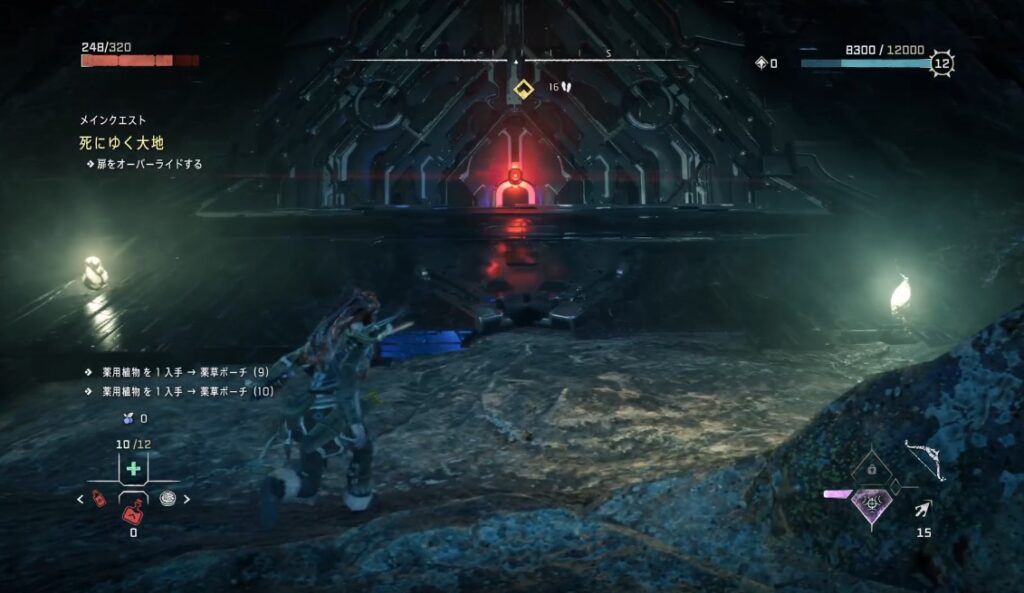Select the arrow ammo type icon
Image resolution: width=1024 pixels, height=593 pixels.
click(x=924, y=509)
